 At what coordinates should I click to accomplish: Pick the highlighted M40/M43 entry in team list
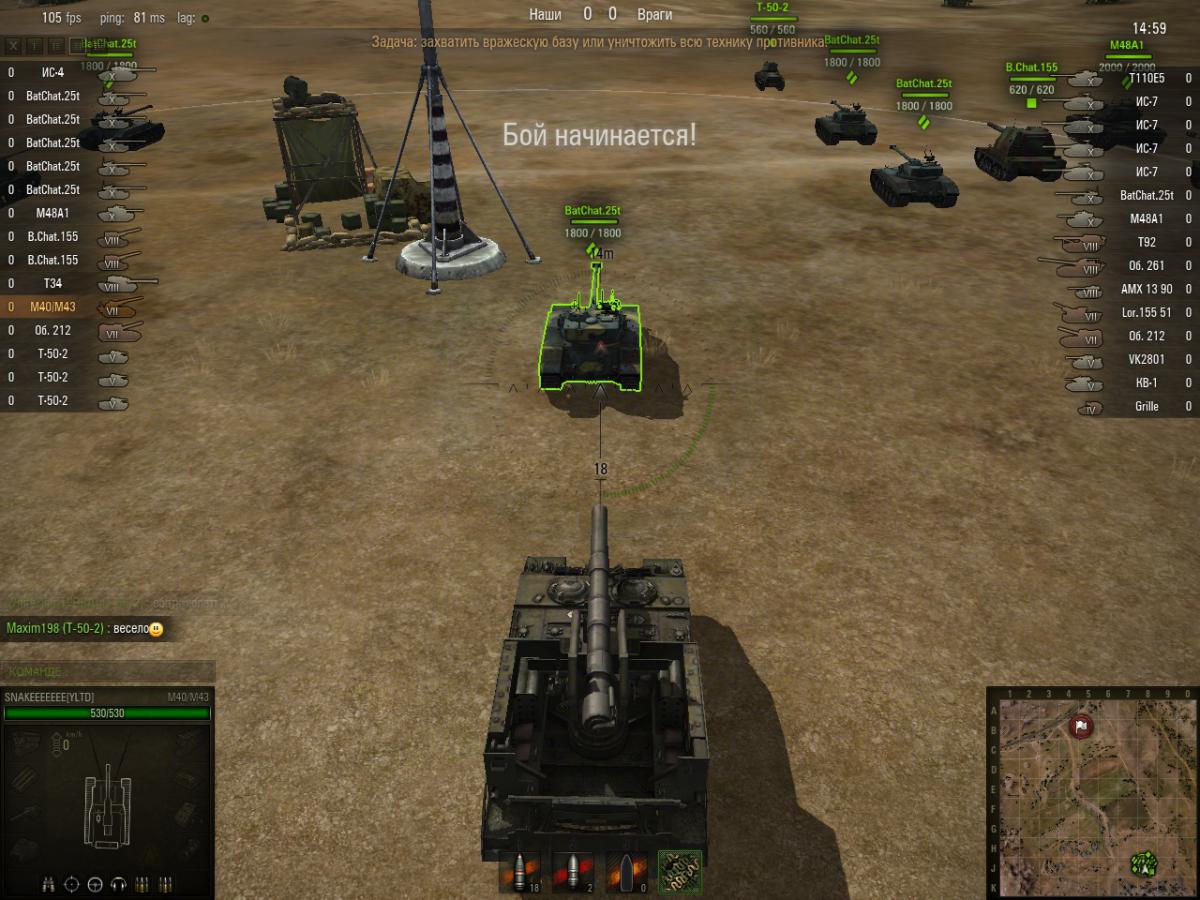54,307
